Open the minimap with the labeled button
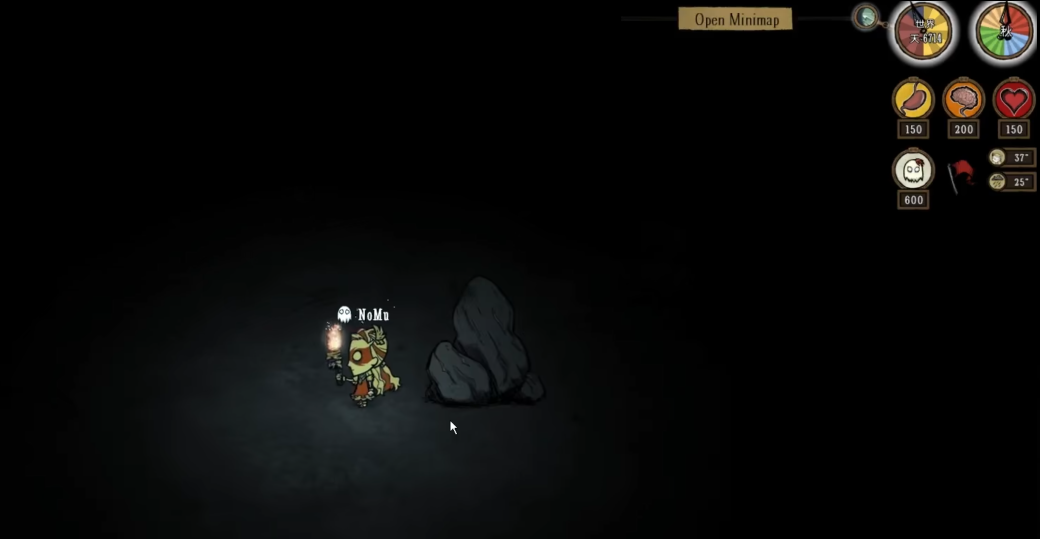 [x=735, y=19]
